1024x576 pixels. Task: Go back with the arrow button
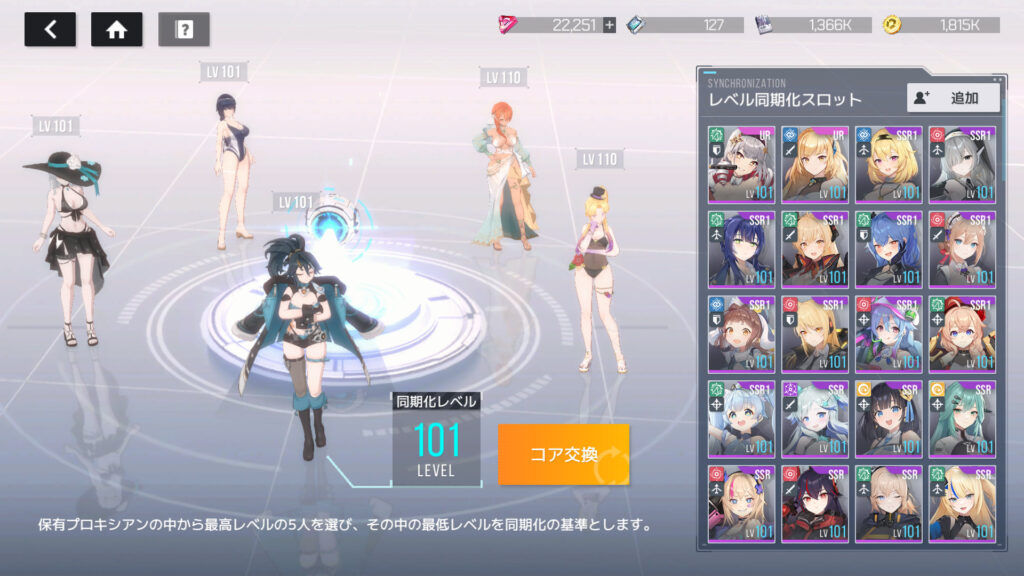(x=50, y=29)
